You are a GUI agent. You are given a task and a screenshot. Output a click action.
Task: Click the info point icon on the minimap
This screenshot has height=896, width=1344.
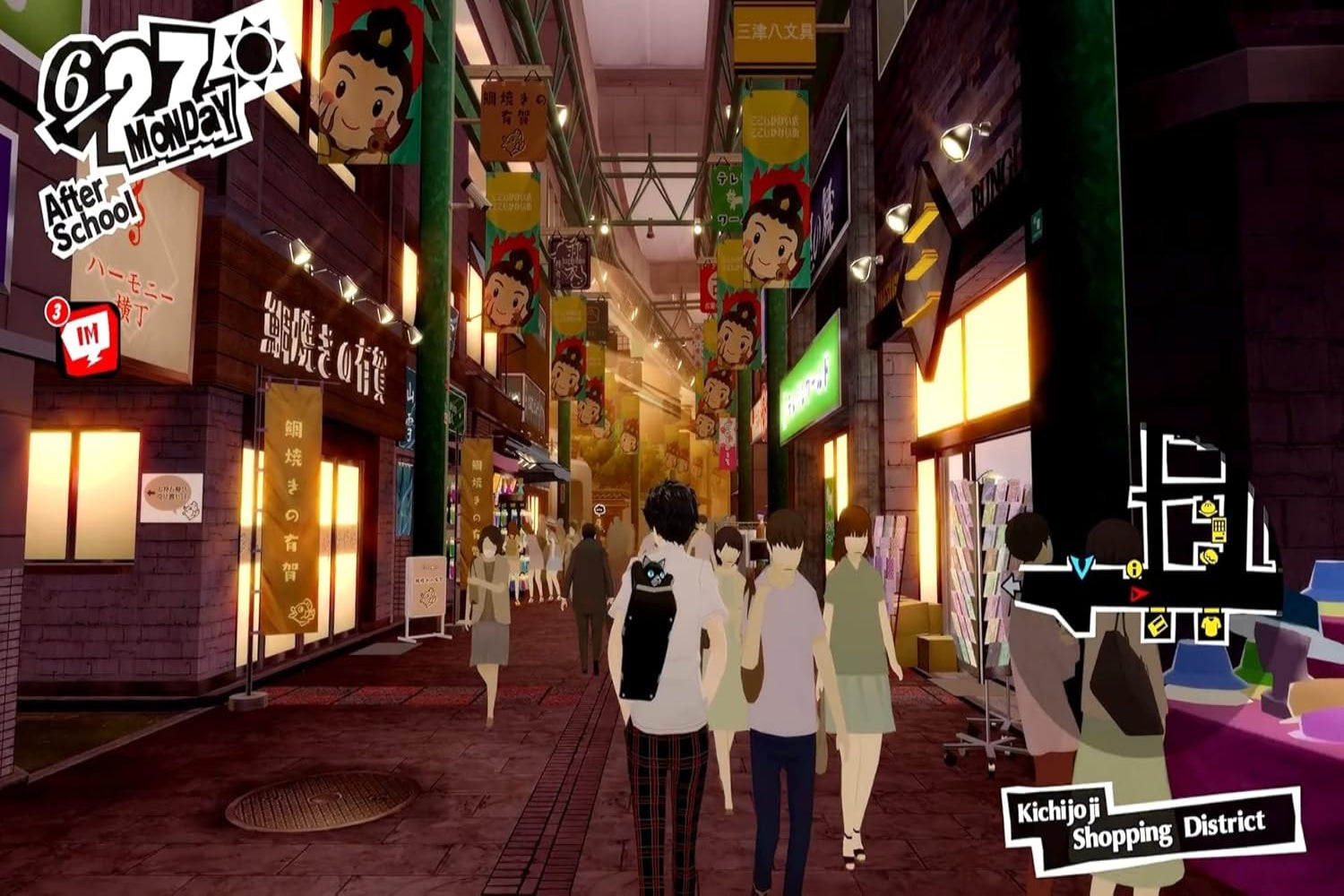tap(1133, 568)
